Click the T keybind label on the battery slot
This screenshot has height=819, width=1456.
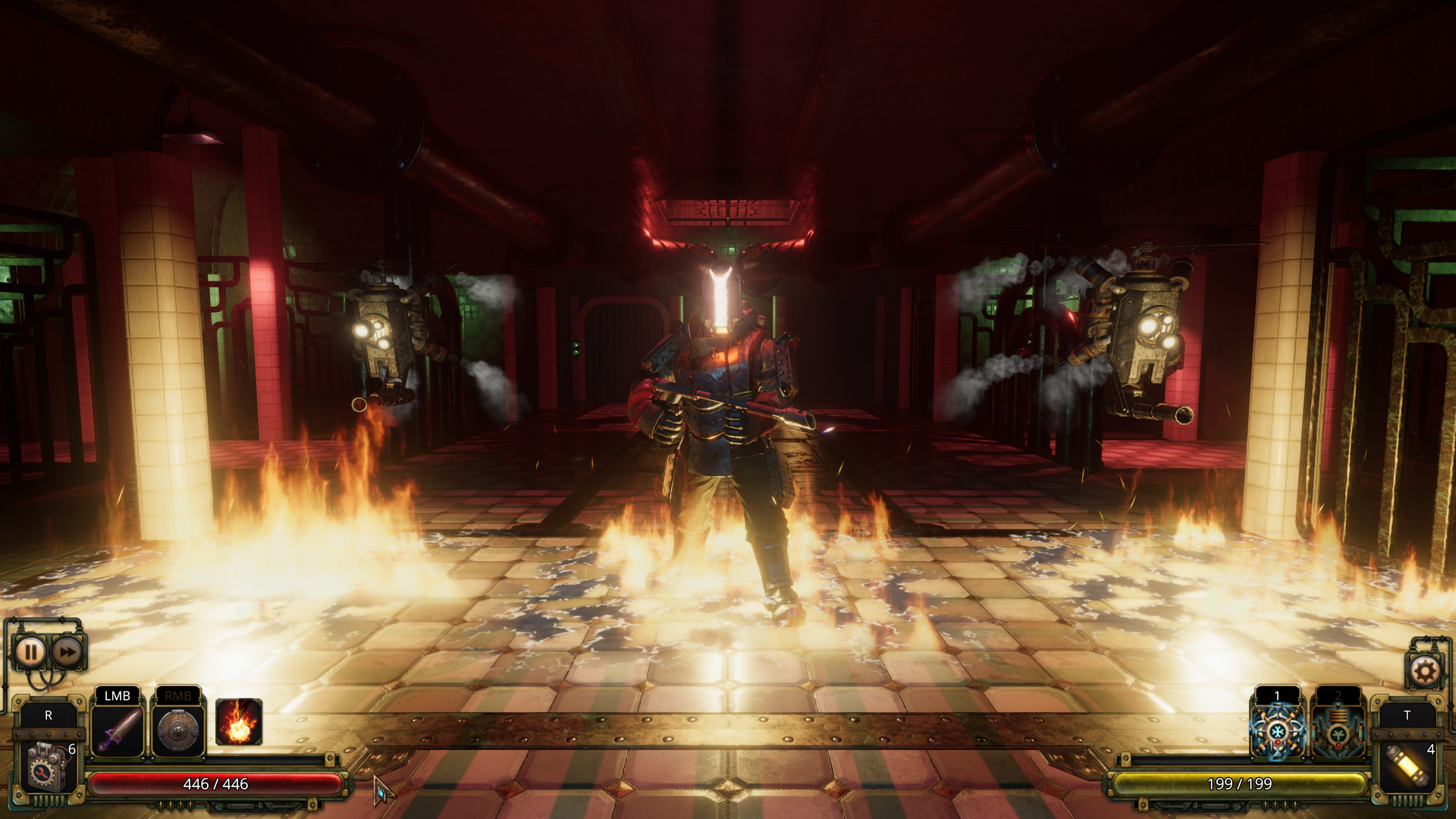tap(1409, 714)
